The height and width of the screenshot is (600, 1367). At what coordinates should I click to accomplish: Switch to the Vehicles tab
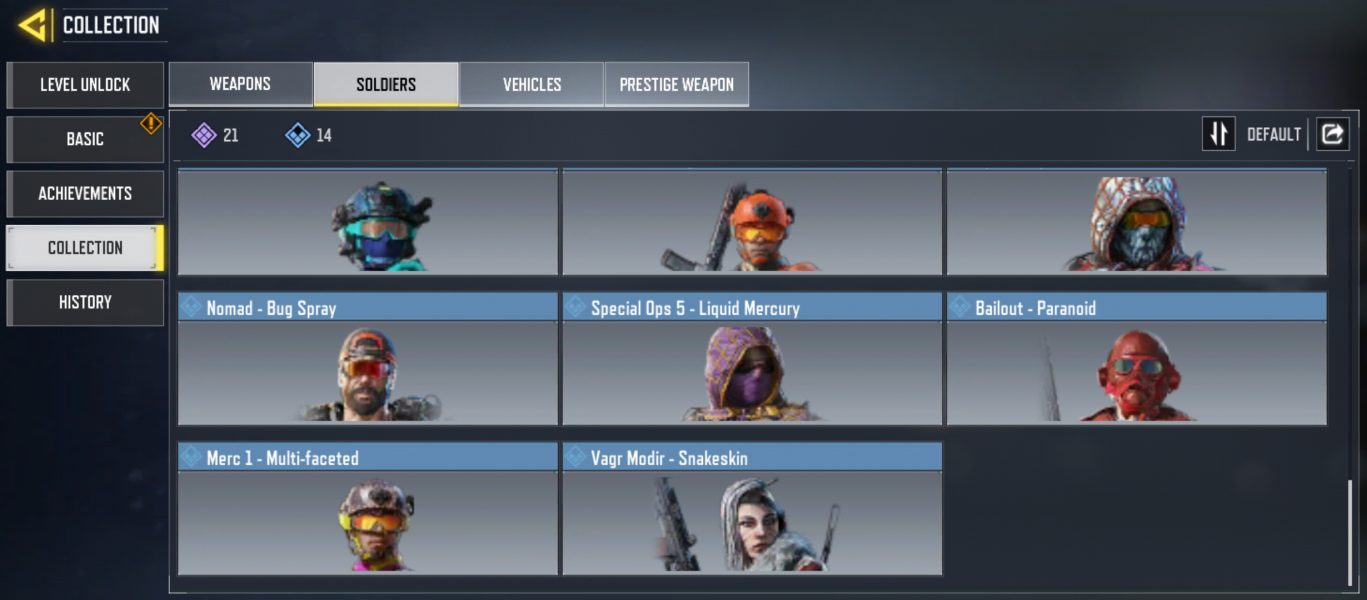[x=532, y=84]
